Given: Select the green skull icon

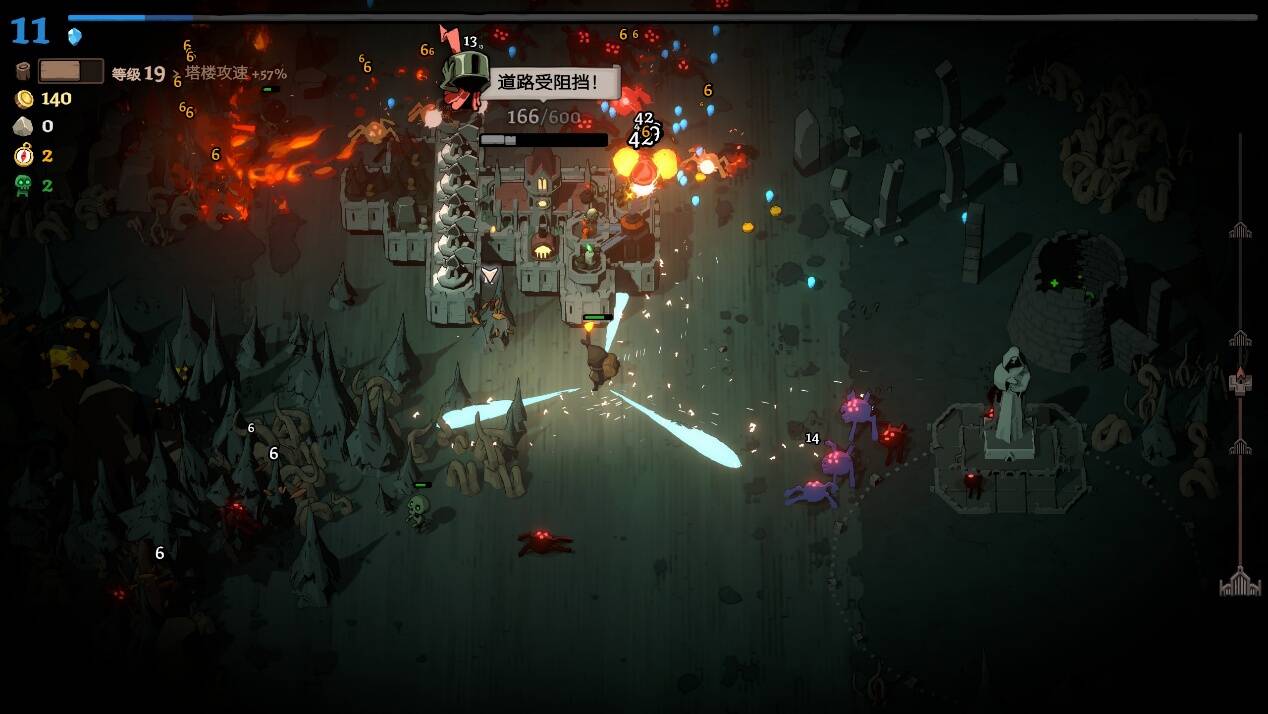Looking at the screenshot, I should pyautogui.click(x=23, y=185).
